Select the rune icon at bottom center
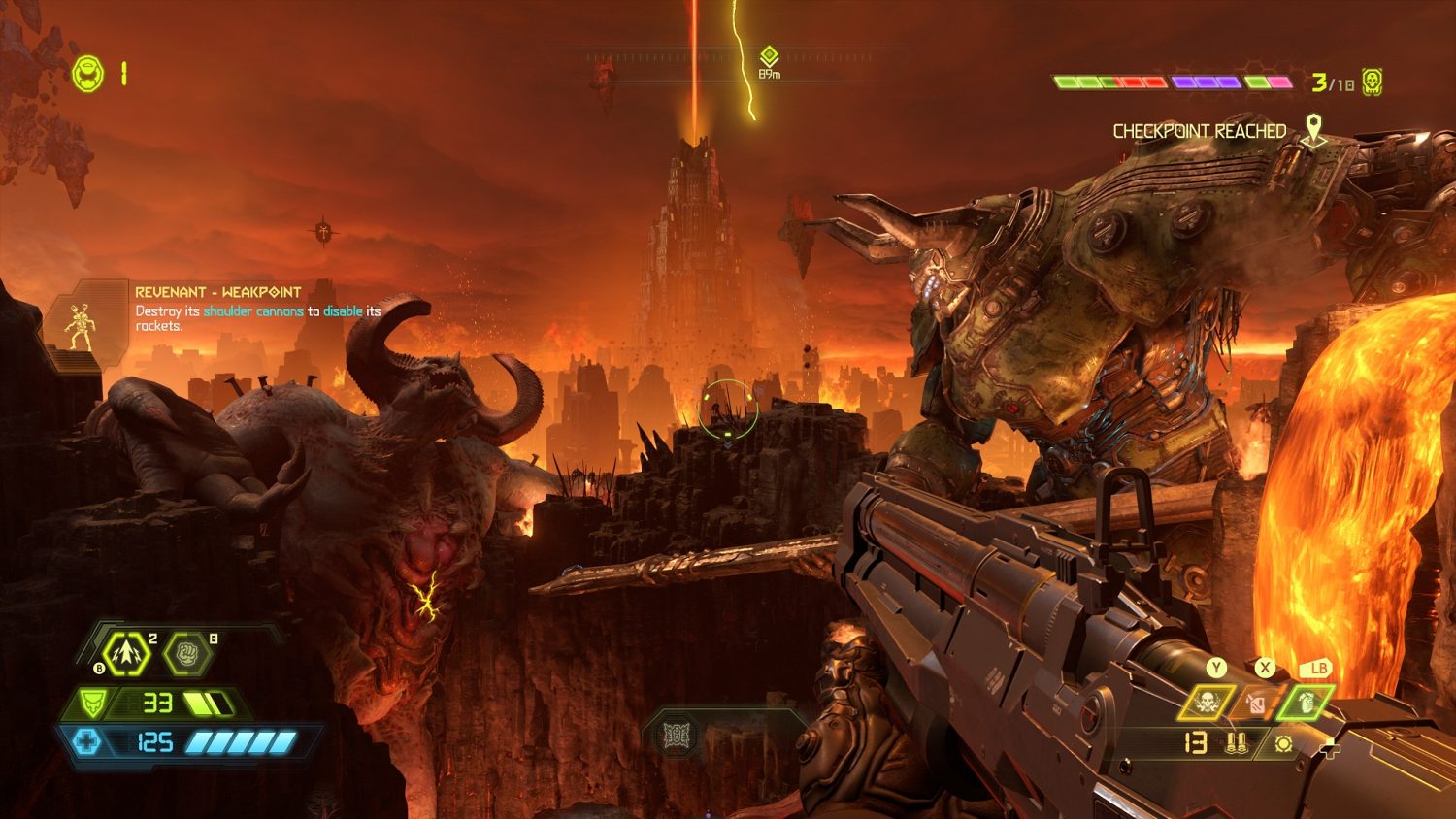This screenshot has height=819, width=1456. (677, 737)
